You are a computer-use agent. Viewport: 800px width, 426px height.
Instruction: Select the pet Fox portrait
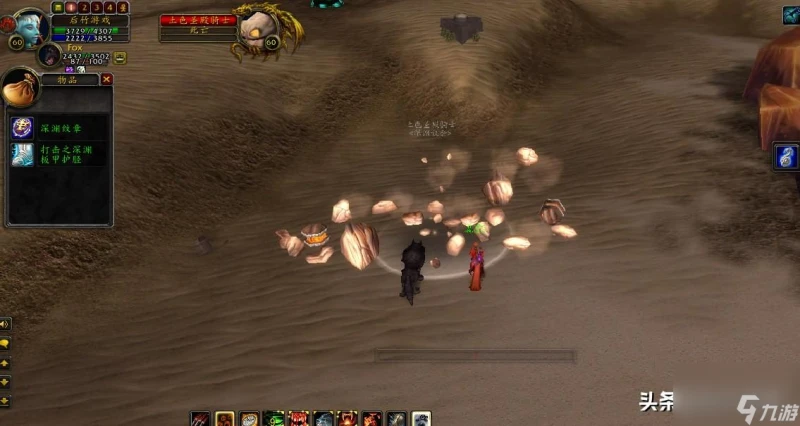tap(50, 55)
